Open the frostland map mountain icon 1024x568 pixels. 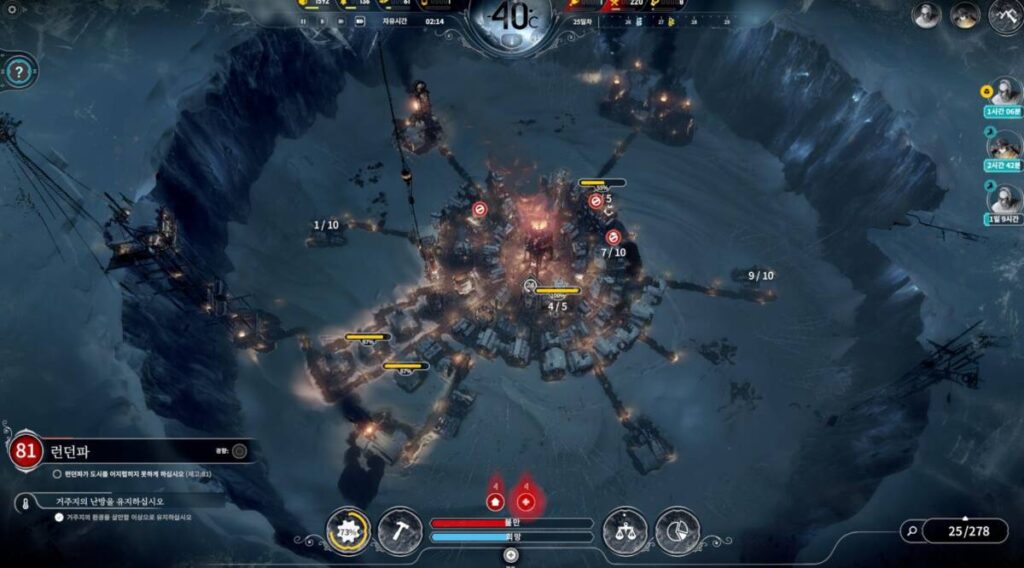[1004, 15]
